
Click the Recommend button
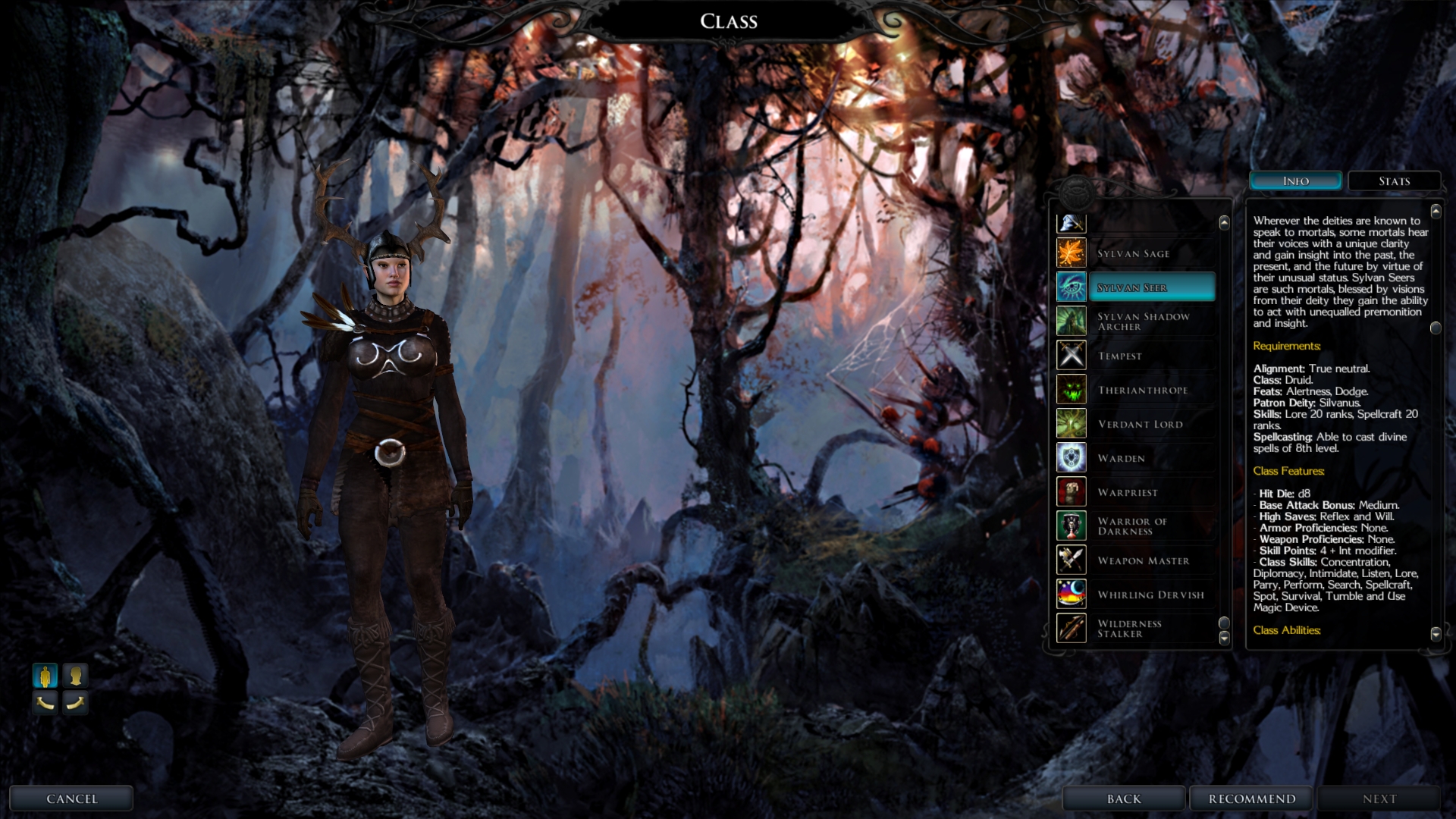(1251, 799)
